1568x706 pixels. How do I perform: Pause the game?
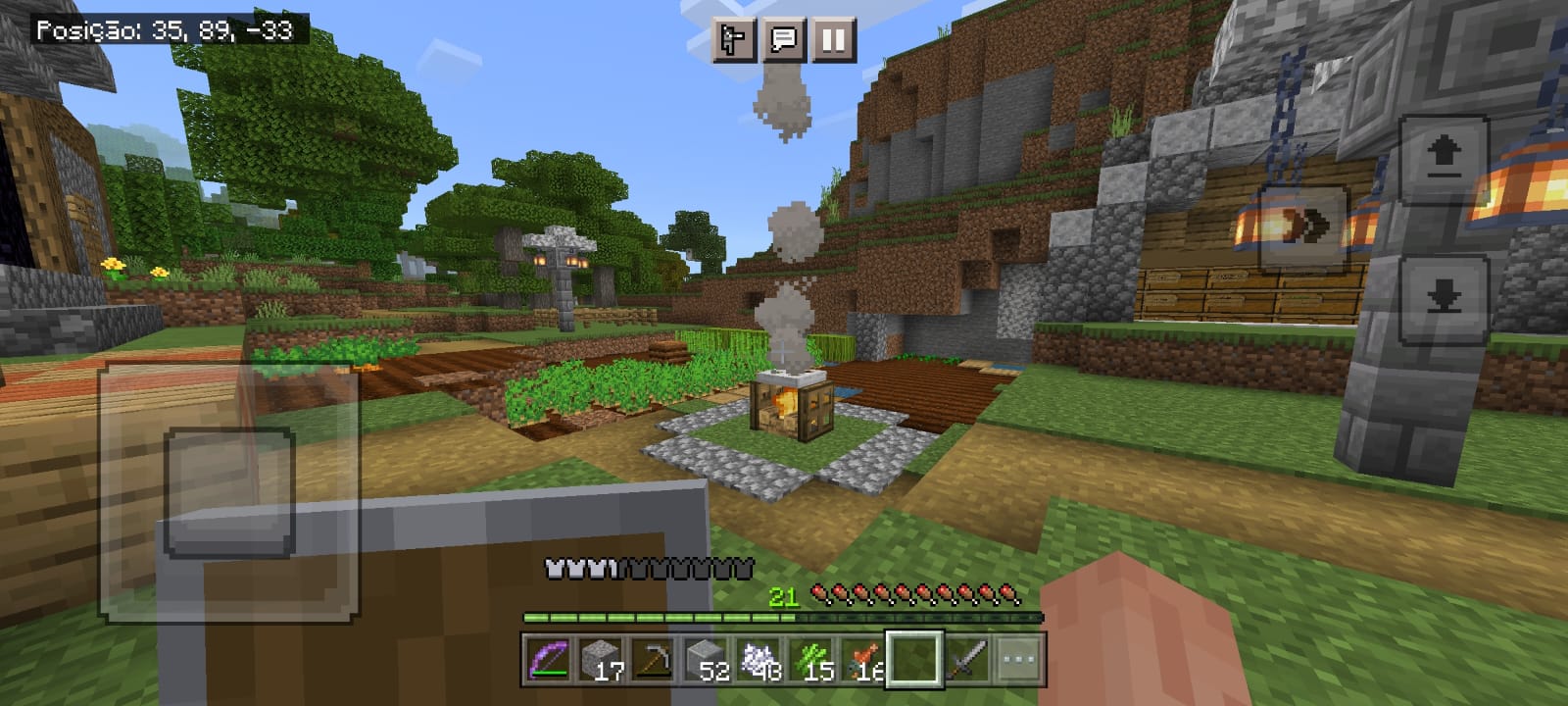point(833,40)
